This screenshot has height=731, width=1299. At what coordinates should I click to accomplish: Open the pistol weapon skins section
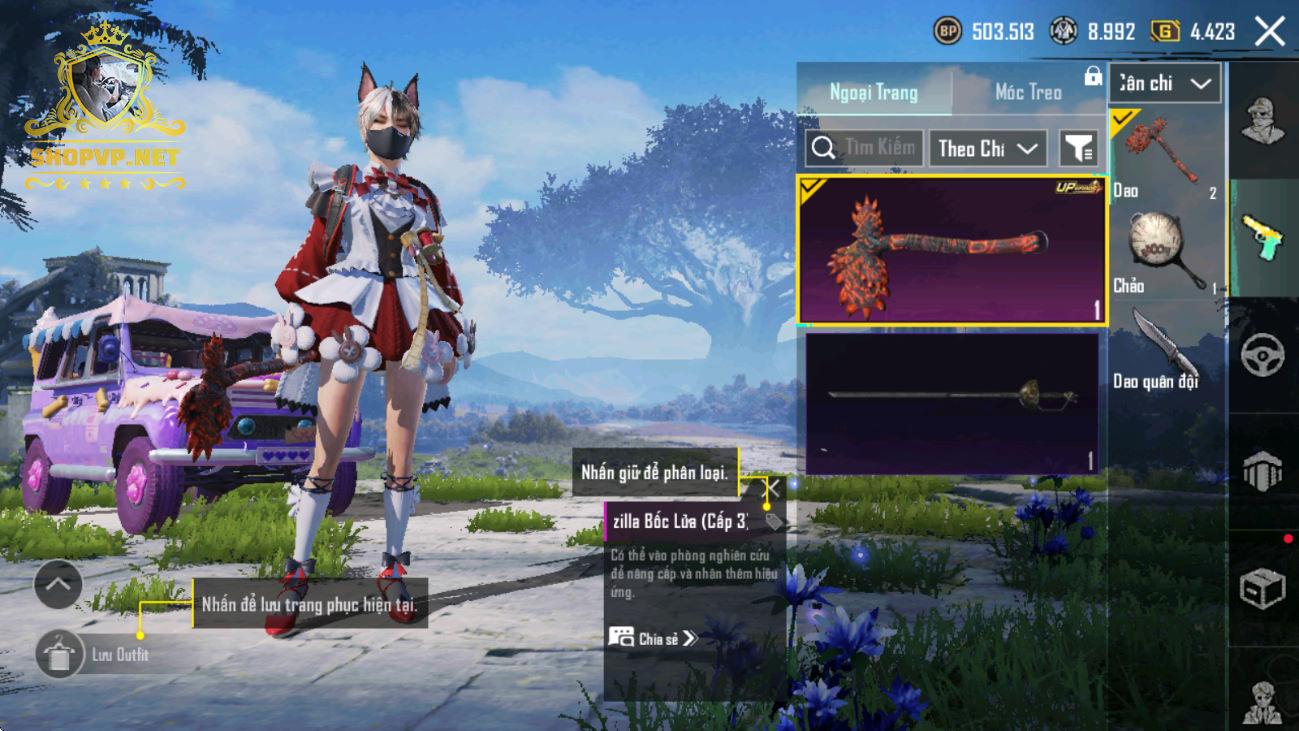tap(1262, 239)
